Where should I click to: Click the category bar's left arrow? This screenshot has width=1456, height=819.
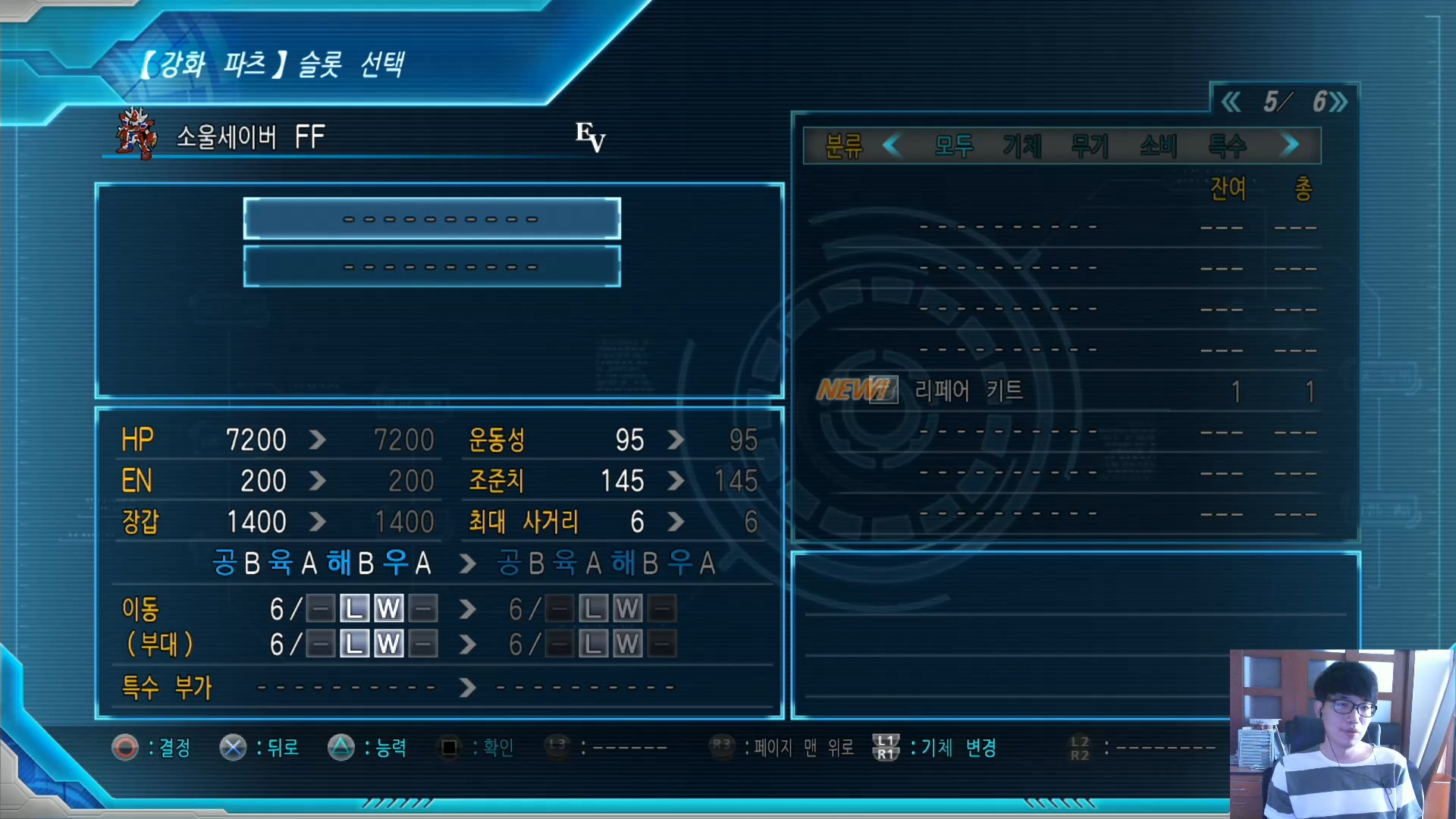coord(893,145)
